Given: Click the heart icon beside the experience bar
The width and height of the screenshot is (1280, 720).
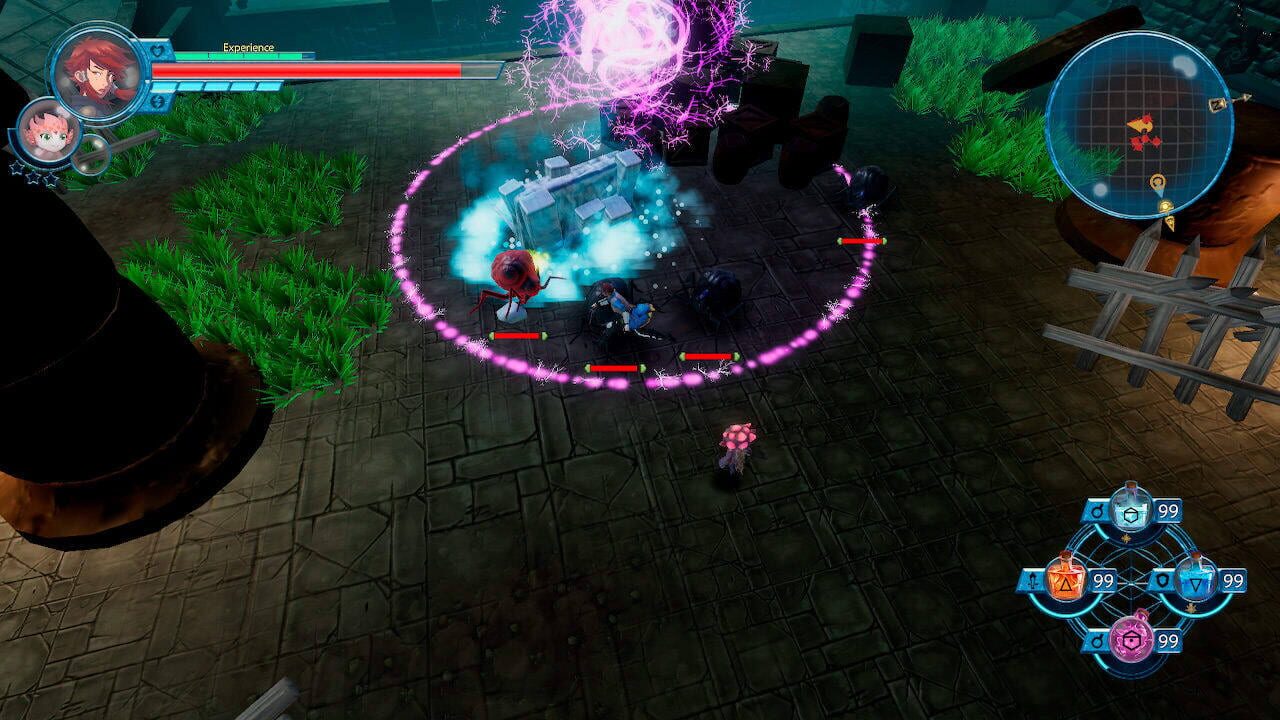Looking at the screenshot, I should click(x=157, y=52).
